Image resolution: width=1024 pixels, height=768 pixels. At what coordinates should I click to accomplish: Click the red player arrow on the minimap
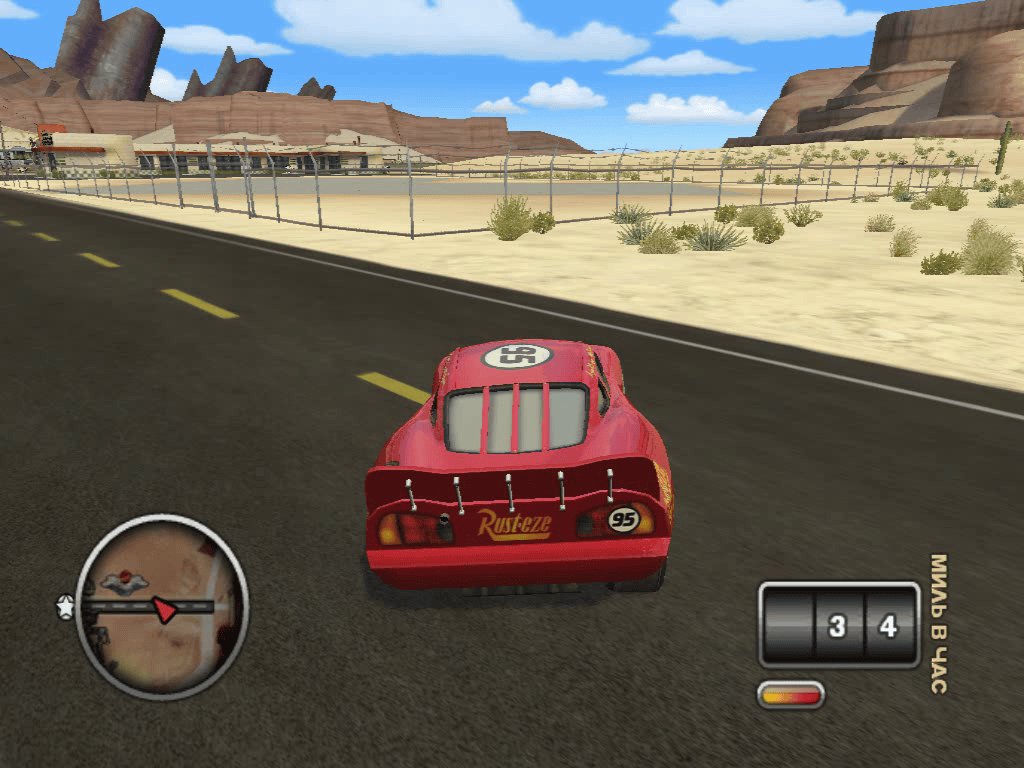[x=165, y=609]
